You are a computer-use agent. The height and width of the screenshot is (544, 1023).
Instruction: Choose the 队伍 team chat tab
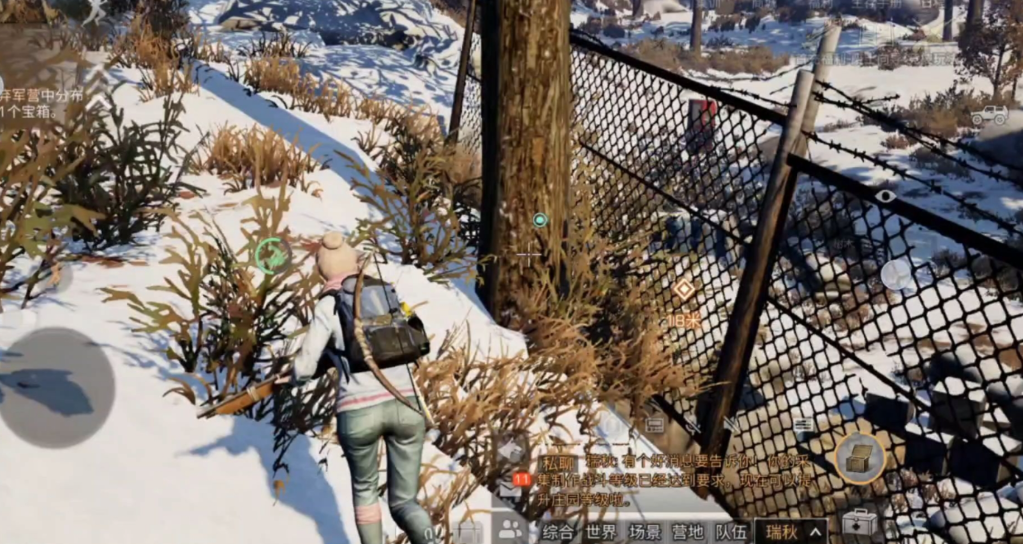[732, 531]
